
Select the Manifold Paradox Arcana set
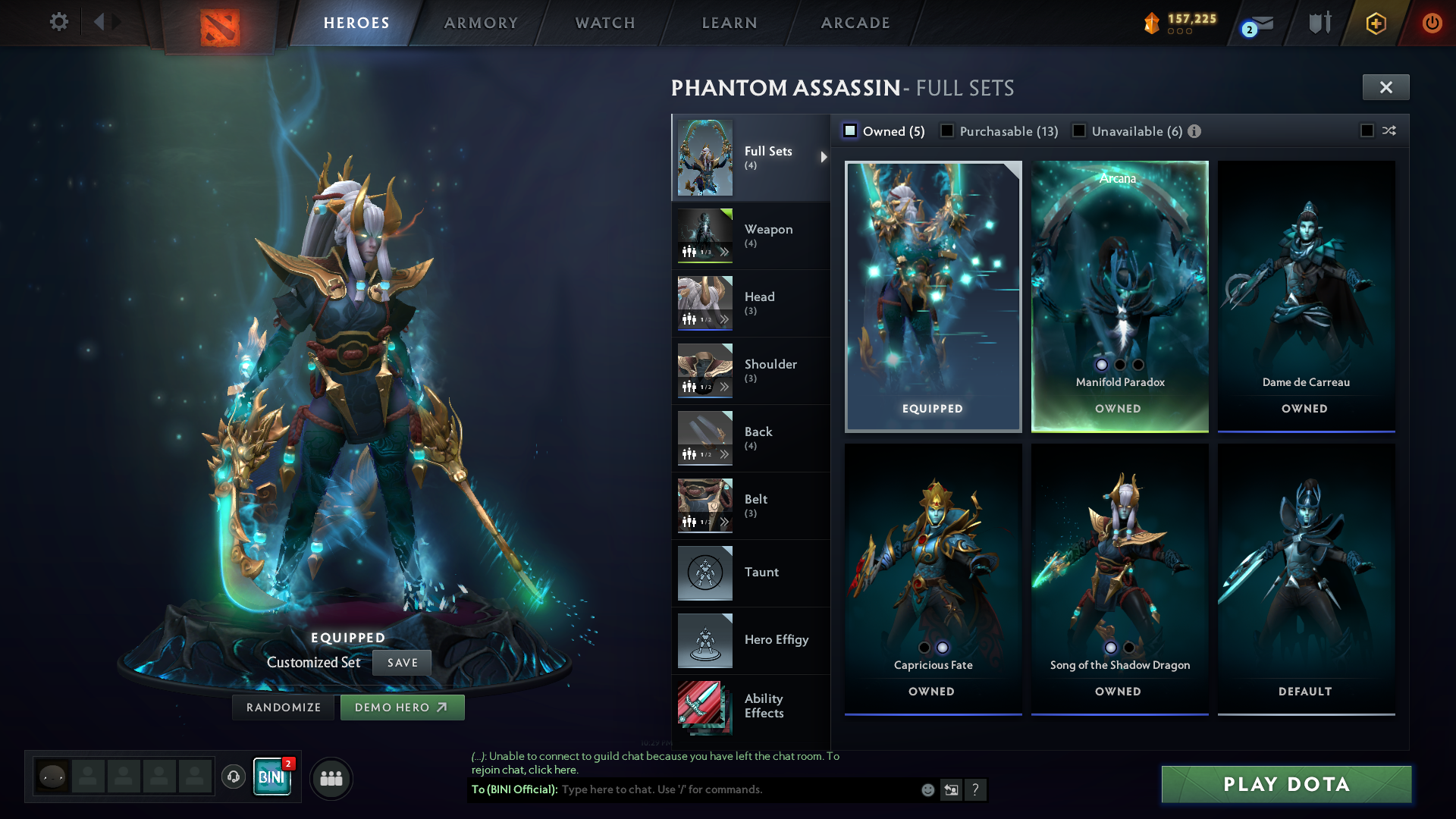pos(1119,296)
